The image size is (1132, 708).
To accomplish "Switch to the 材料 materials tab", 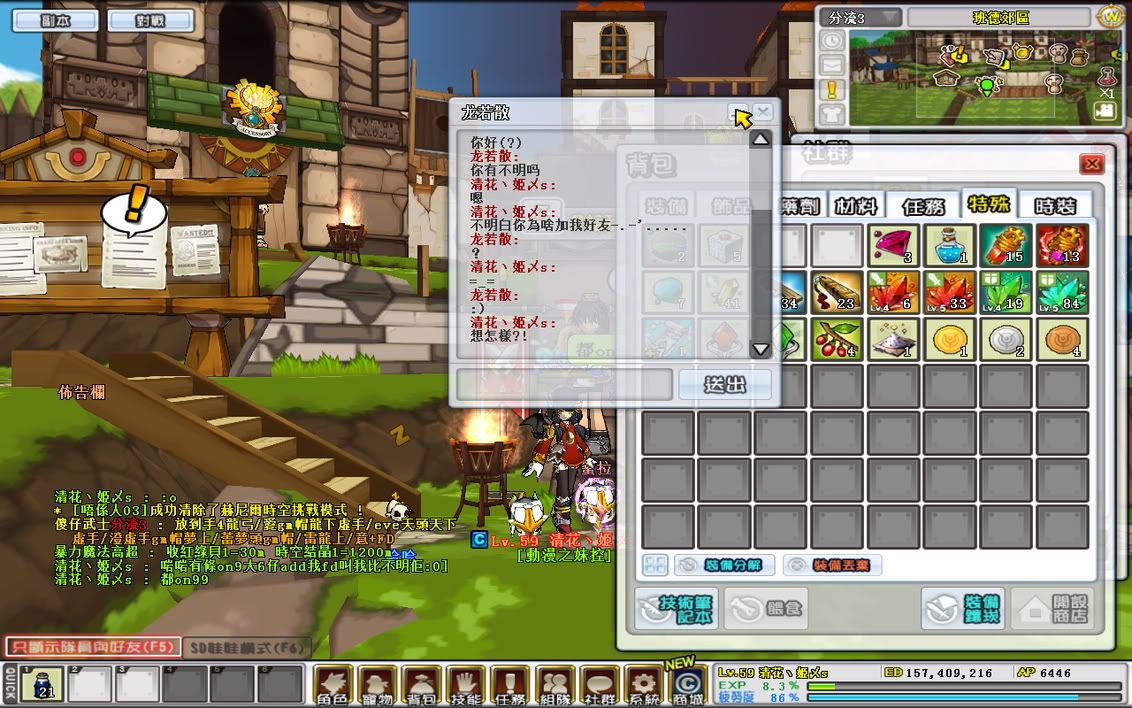I will click(855, 206).
